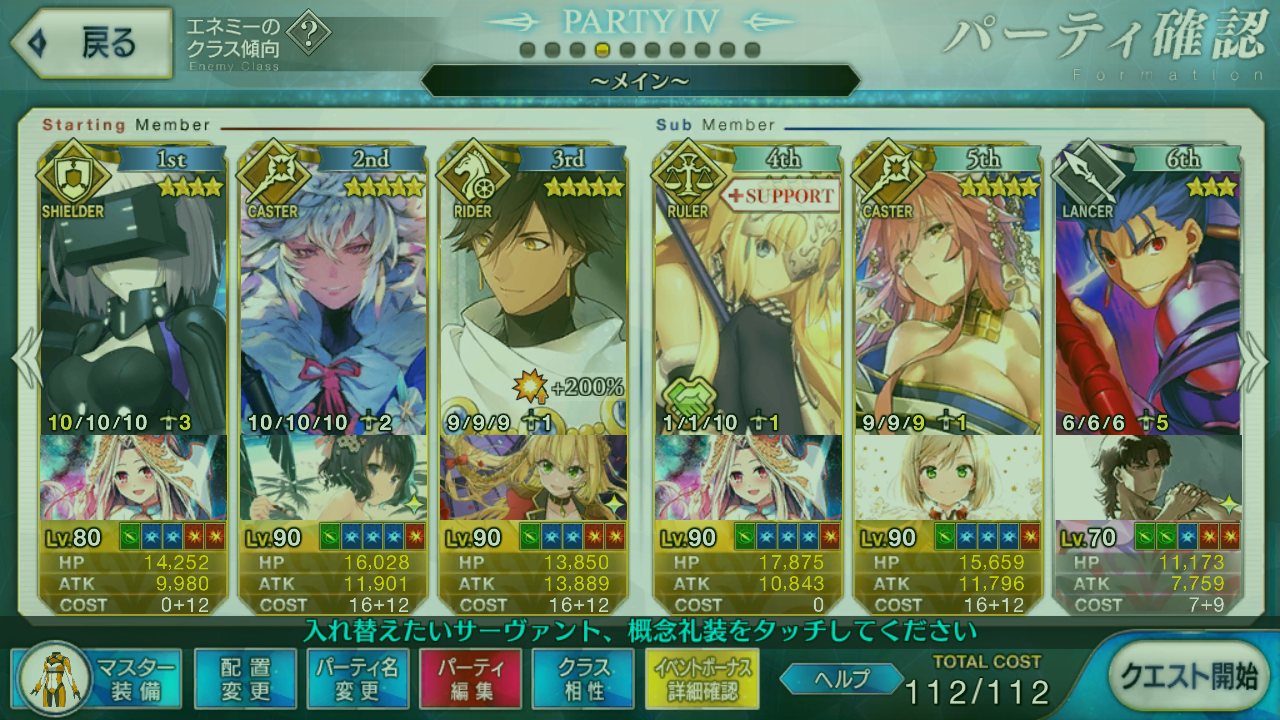This screenshot has width=1280, height=720.
Task: Go back with the 戻る button
Action: pos(88,43)
